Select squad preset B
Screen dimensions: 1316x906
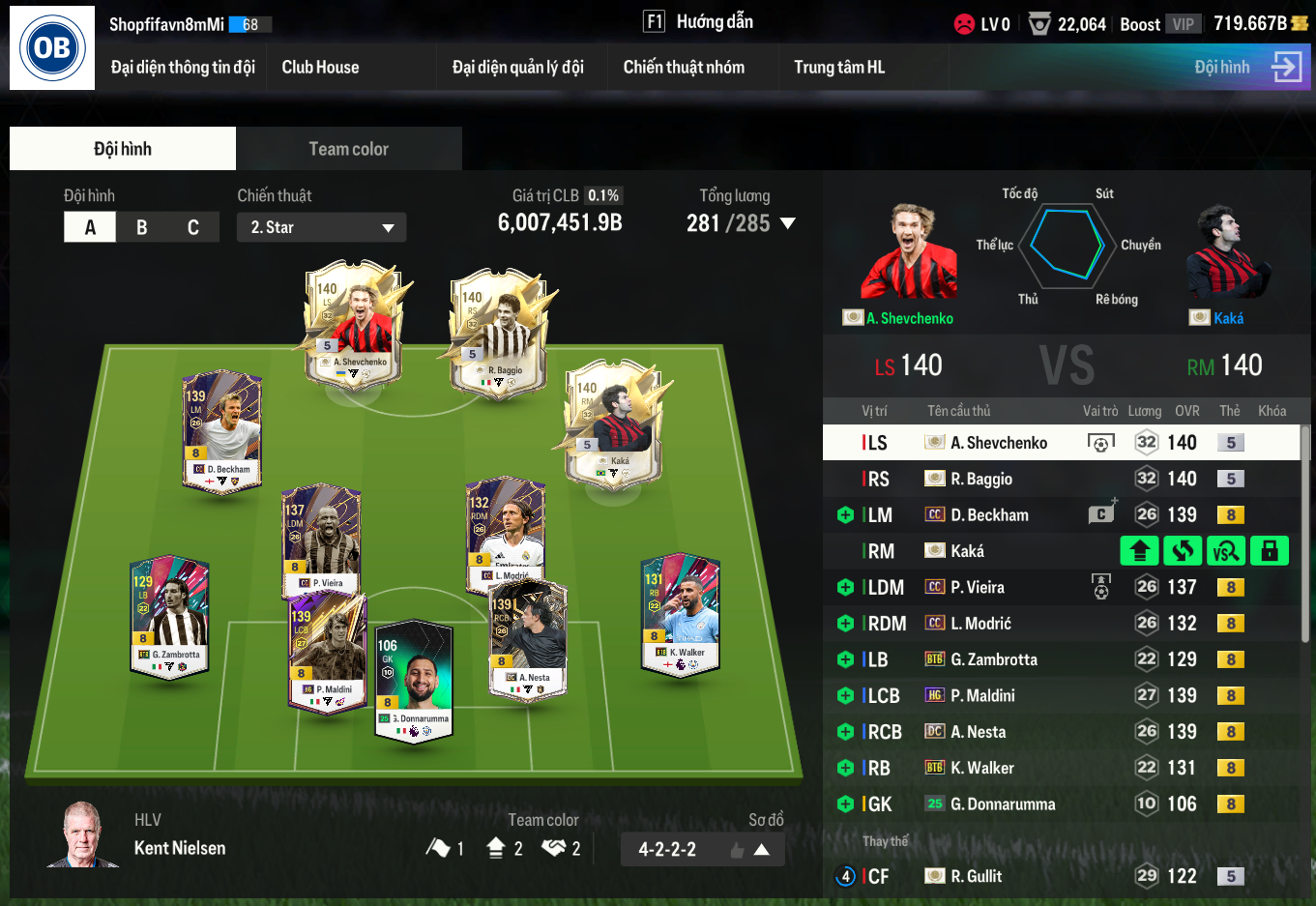click(142, 227)
